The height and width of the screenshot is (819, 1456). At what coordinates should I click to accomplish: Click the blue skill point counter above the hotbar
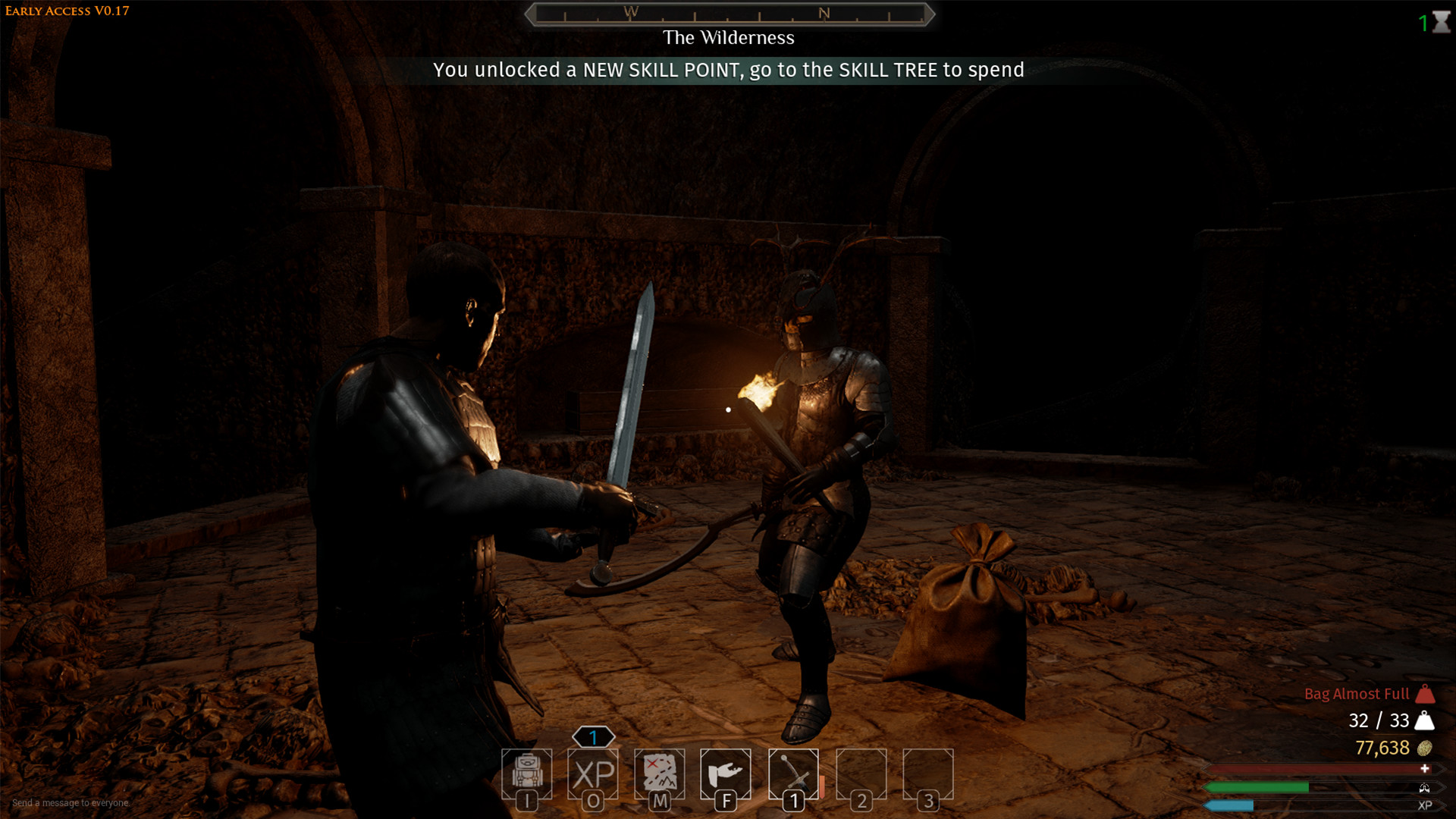[x=593, y=736]
